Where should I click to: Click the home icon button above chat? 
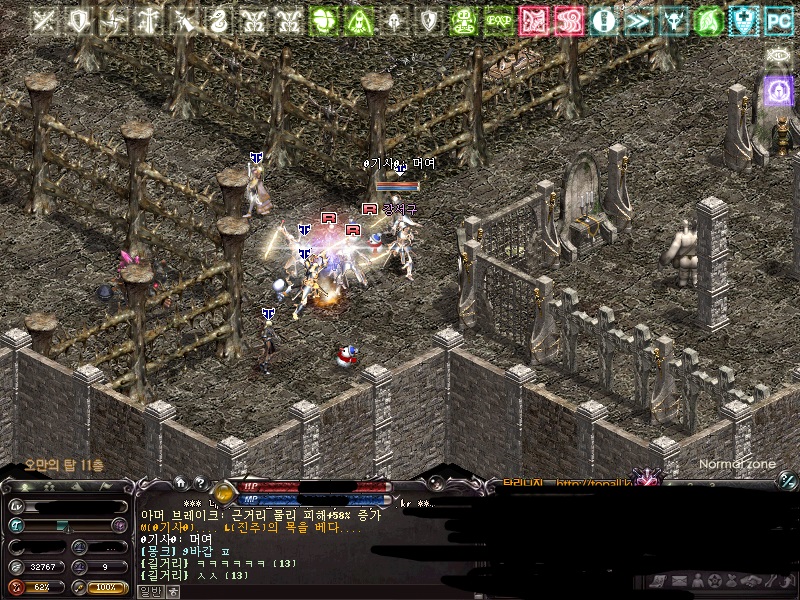(181, 481)
